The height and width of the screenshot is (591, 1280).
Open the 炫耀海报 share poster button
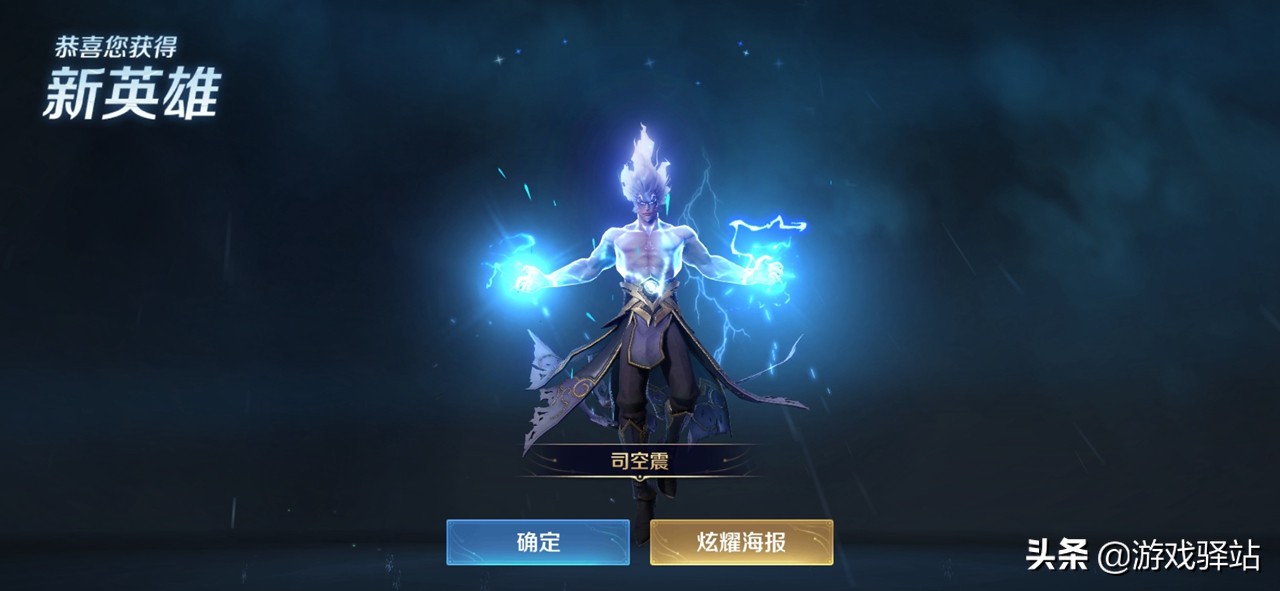tap(741, 542)
